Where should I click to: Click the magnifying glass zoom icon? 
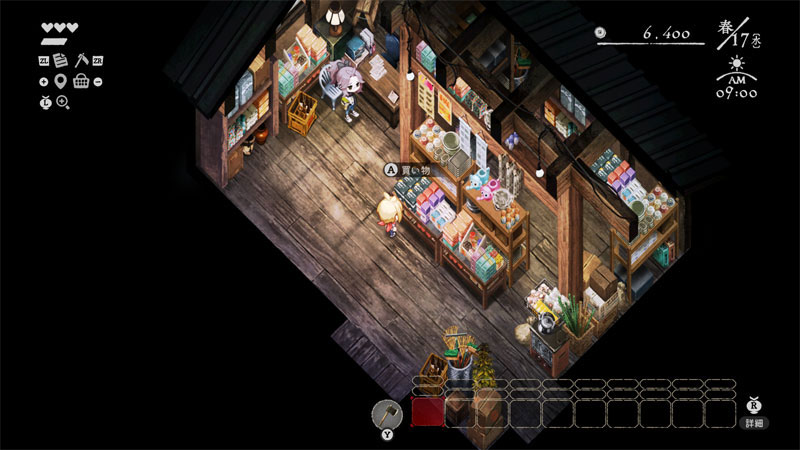coord(63,102)
